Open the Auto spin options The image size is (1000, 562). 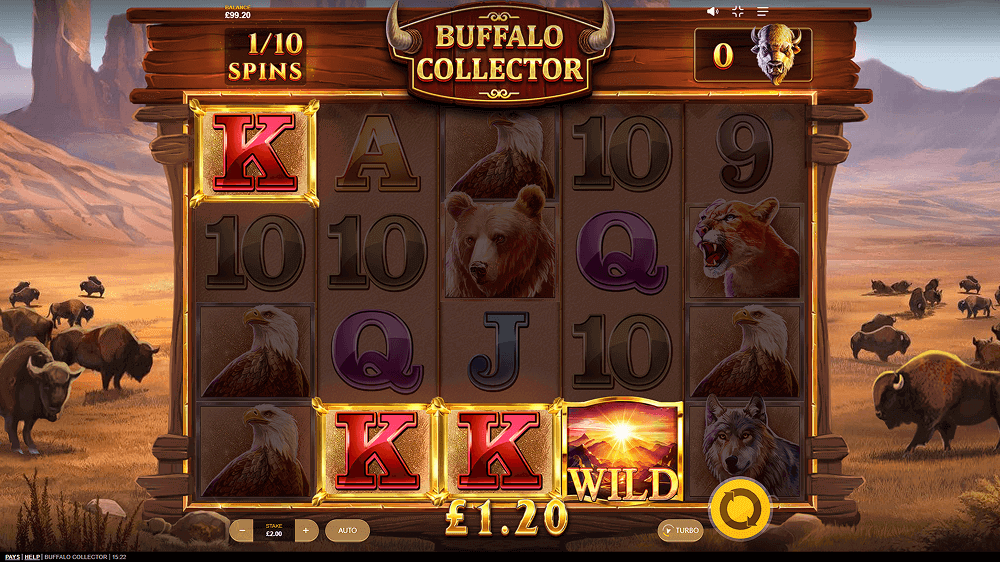pos(347,530)
